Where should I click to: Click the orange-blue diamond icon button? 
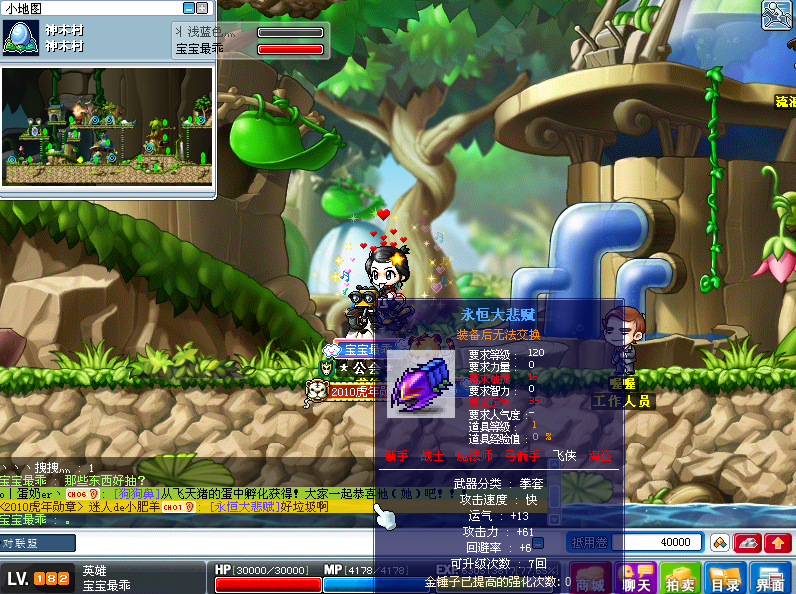[x=718, y=543]
